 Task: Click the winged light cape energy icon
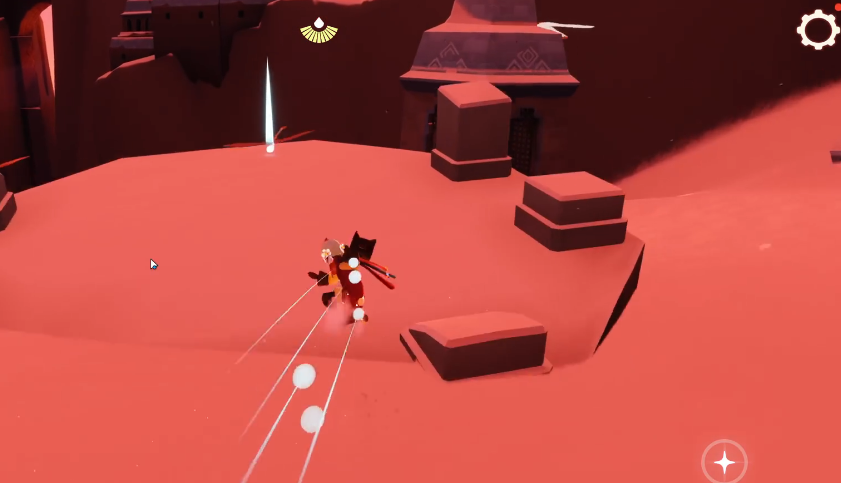319,31
